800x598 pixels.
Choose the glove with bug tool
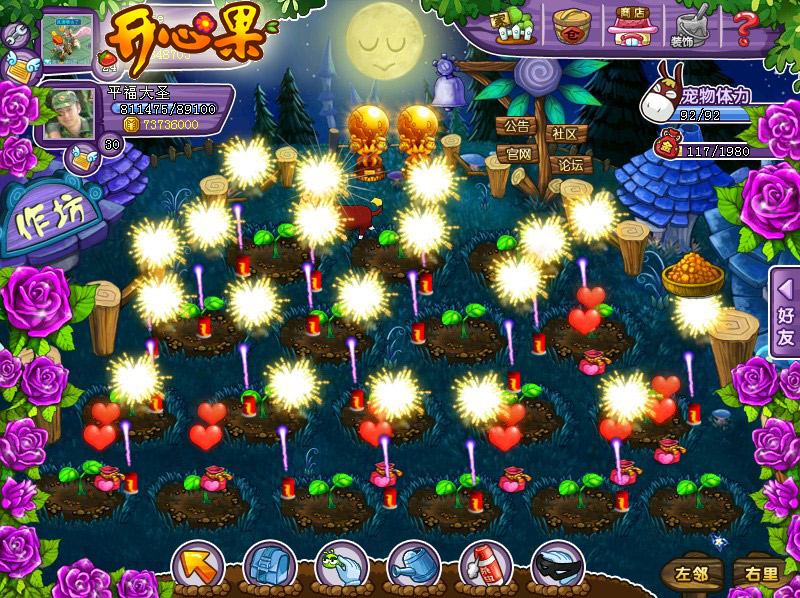coord(341,567)
